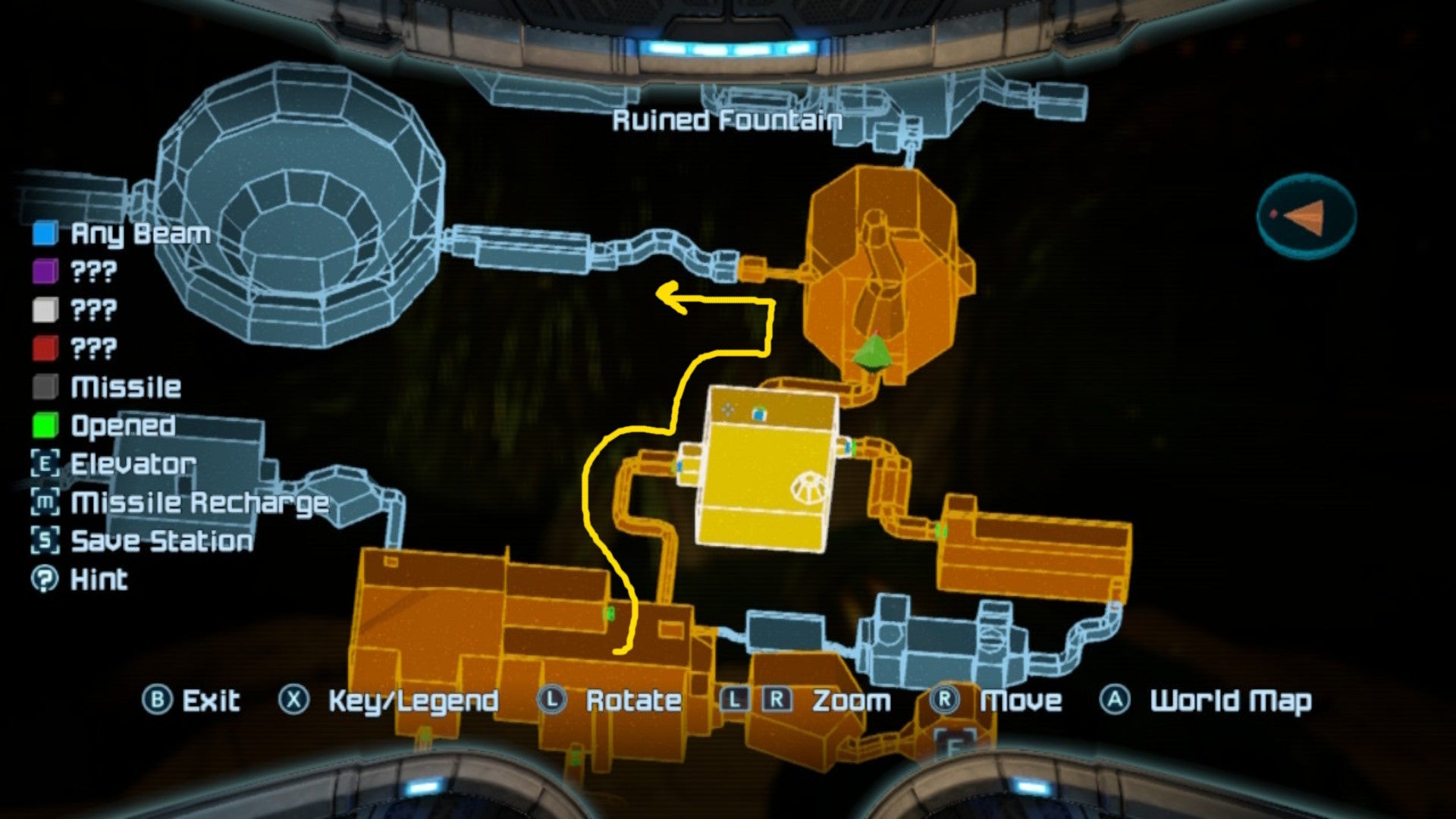Click the R Move control
The height and width of the screenshot is (819, 1456).
point(943,701)
